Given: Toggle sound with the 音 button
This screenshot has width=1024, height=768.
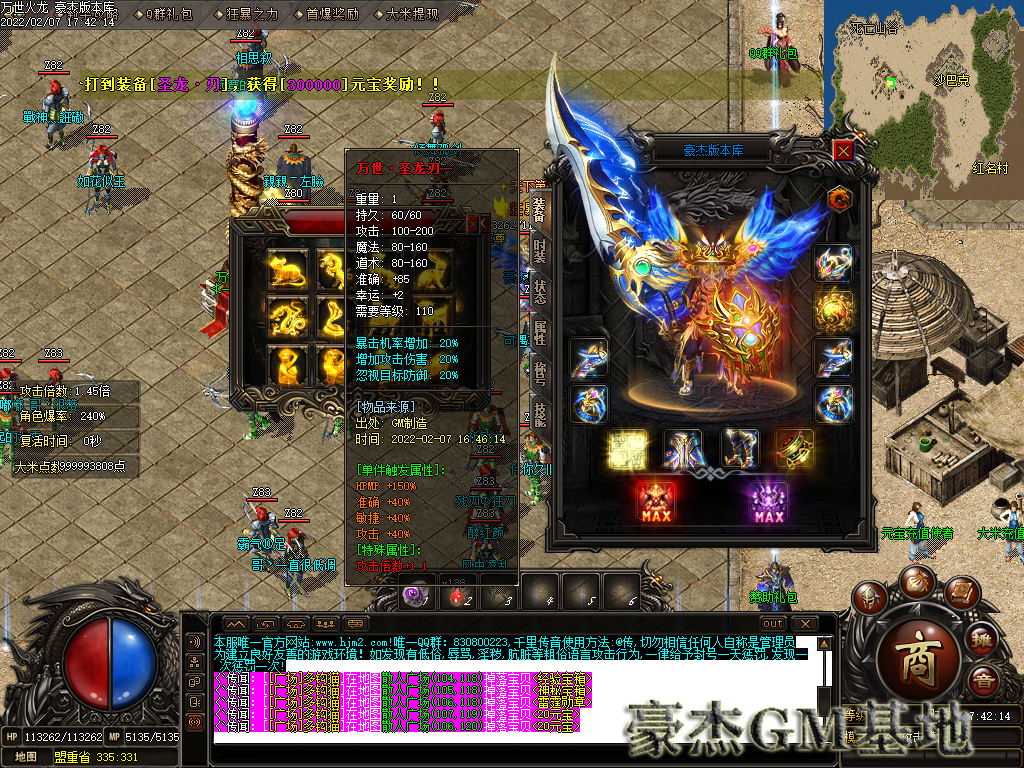Looking at the screenshot, I should pyautogui.click(x=984, y=681).
